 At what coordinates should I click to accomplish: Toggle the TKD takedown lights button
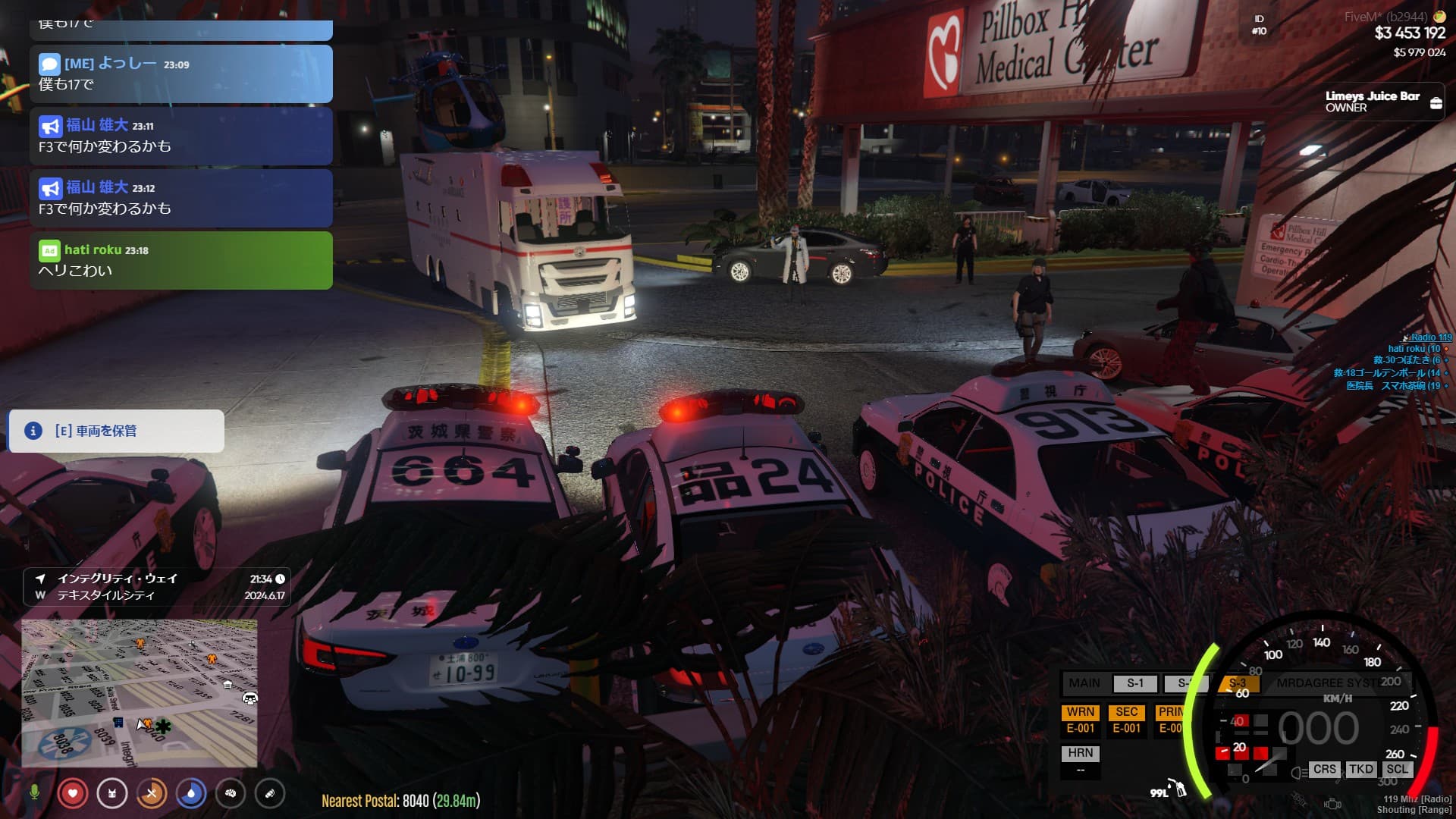point(1360,769)
